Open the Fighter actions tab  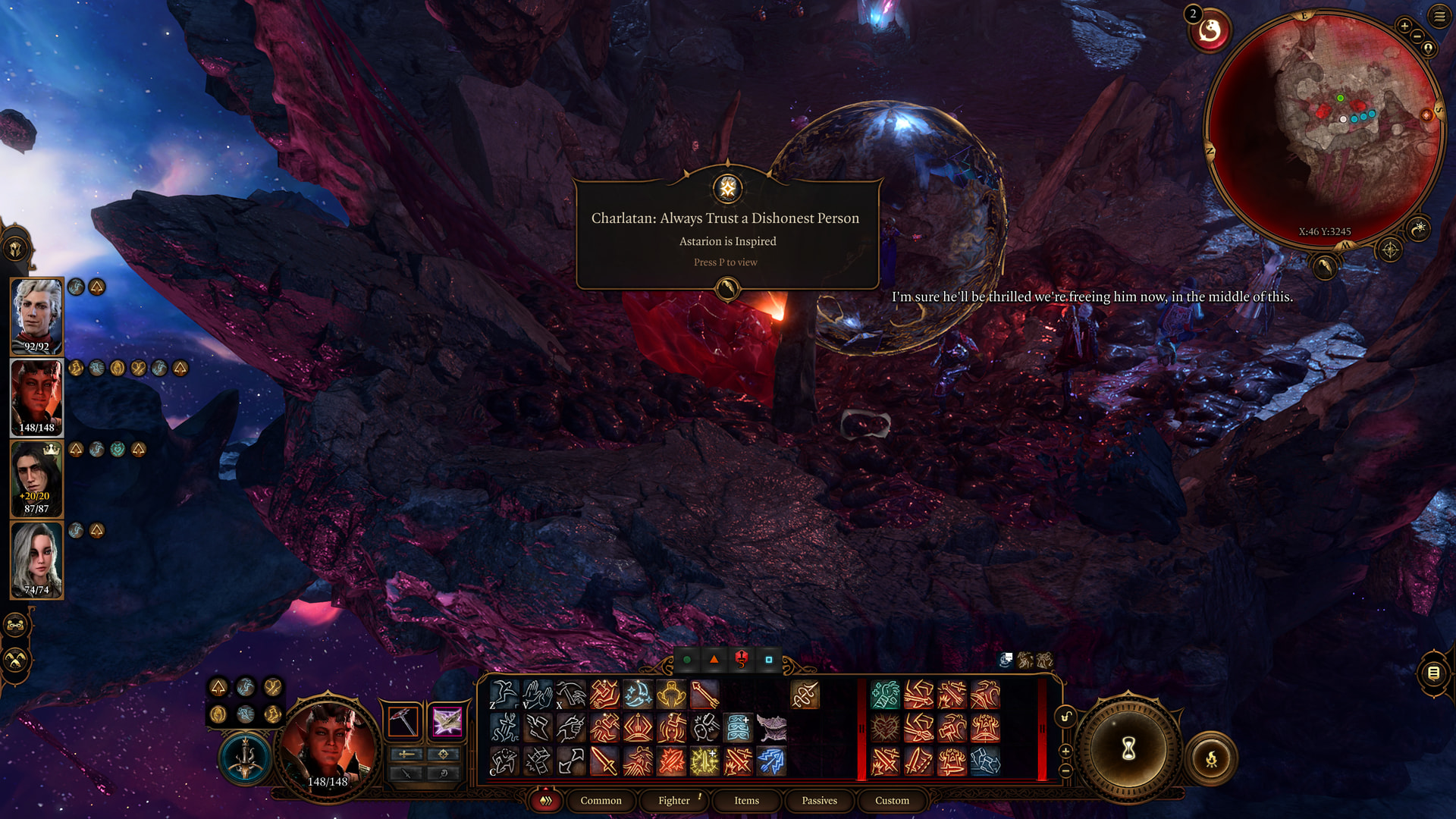(x=674, y=800)
